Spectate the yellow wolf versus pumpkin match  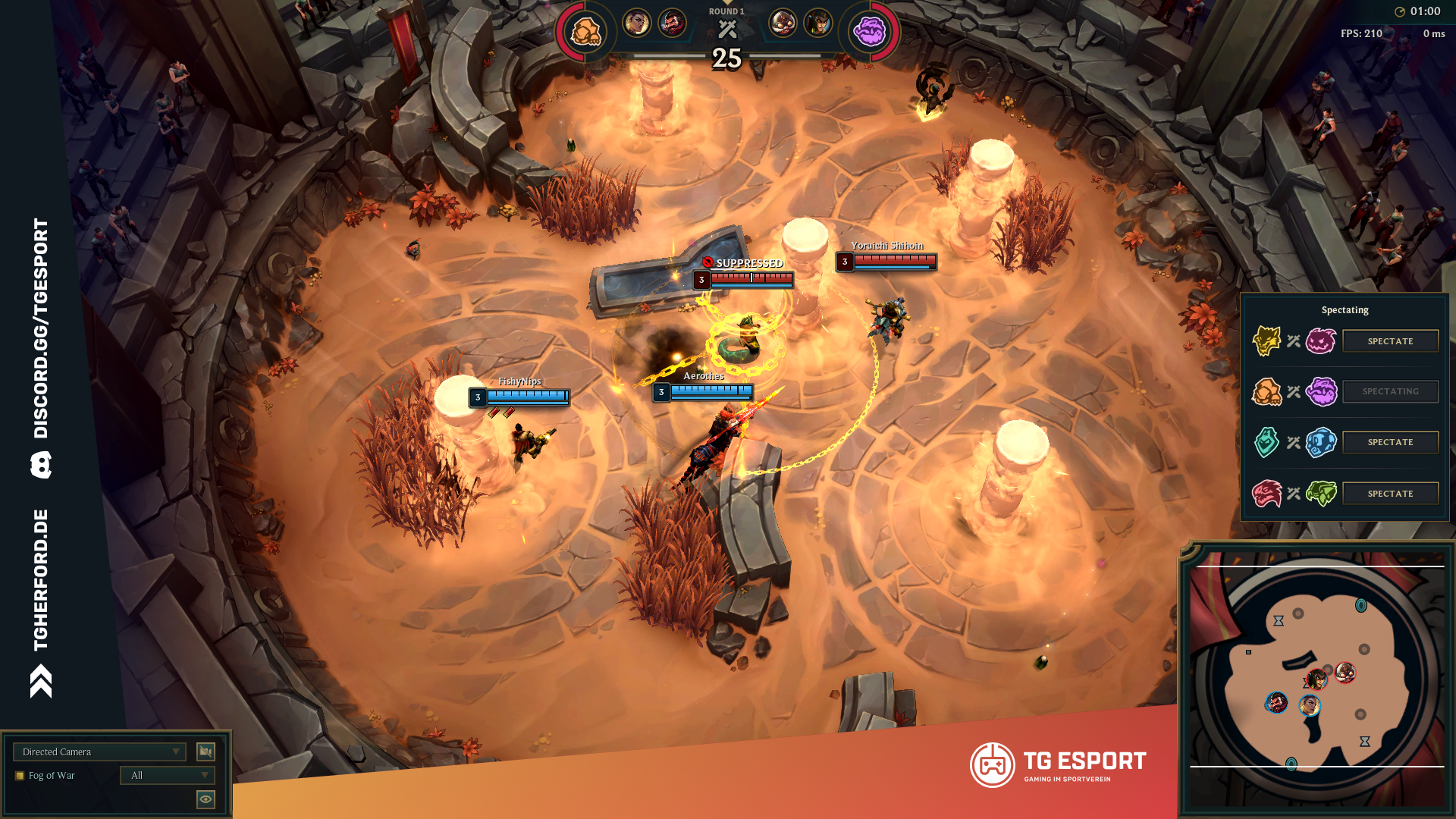(x=1390, y=341)
